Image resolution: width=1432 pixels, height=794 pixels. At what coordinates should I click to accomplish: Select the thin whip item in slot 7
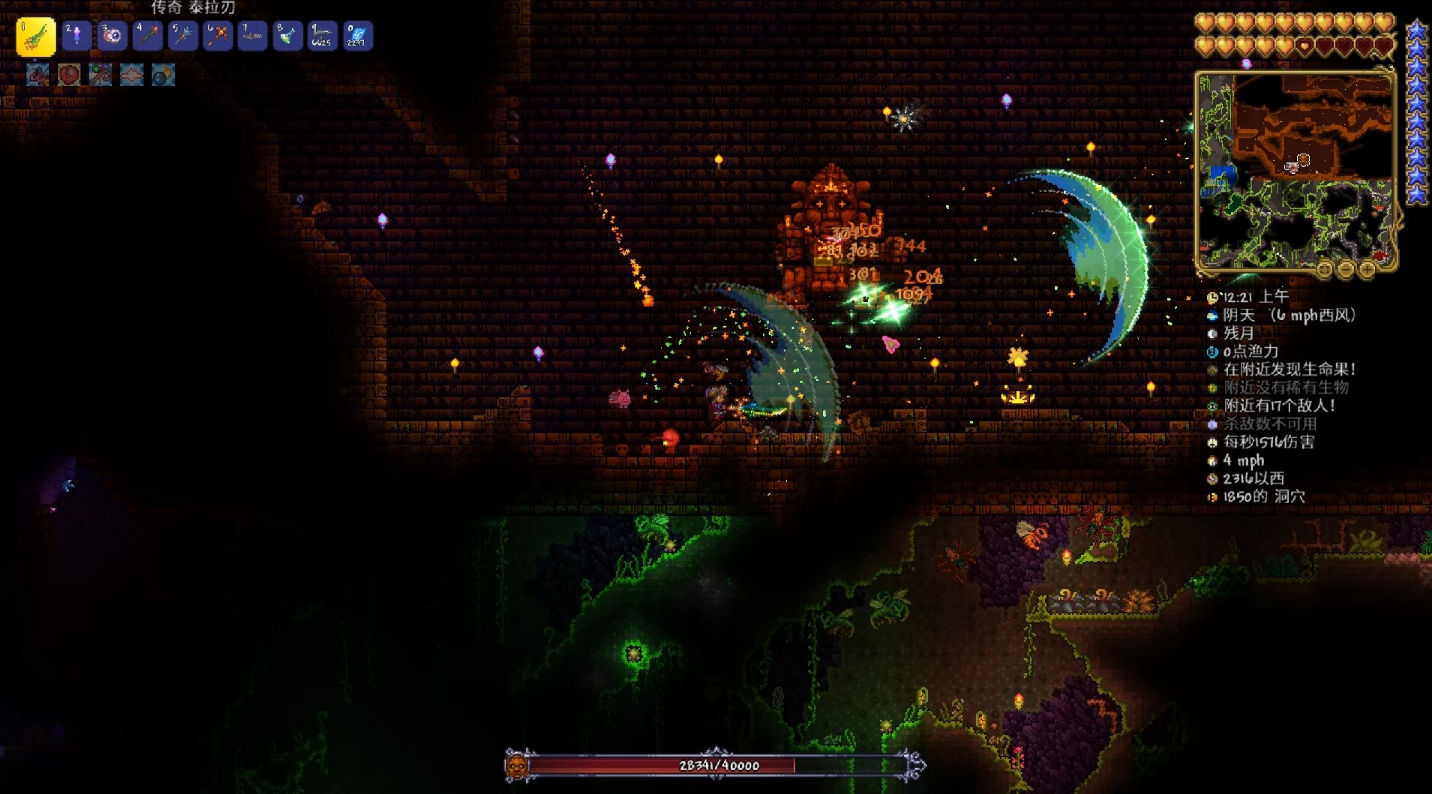[252, 36]
